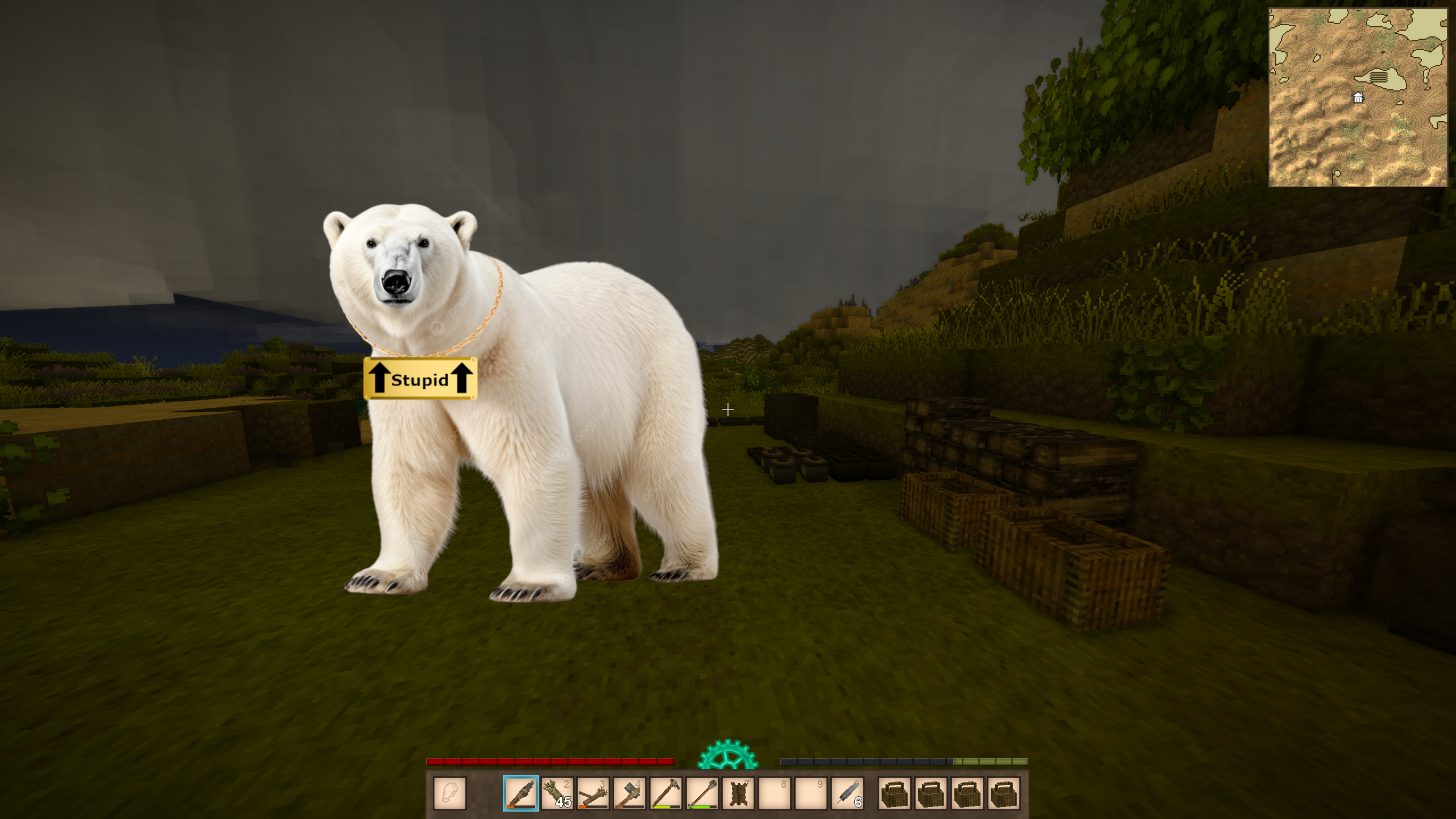Select the long-handled tool in slot 6

coord(702,793)
